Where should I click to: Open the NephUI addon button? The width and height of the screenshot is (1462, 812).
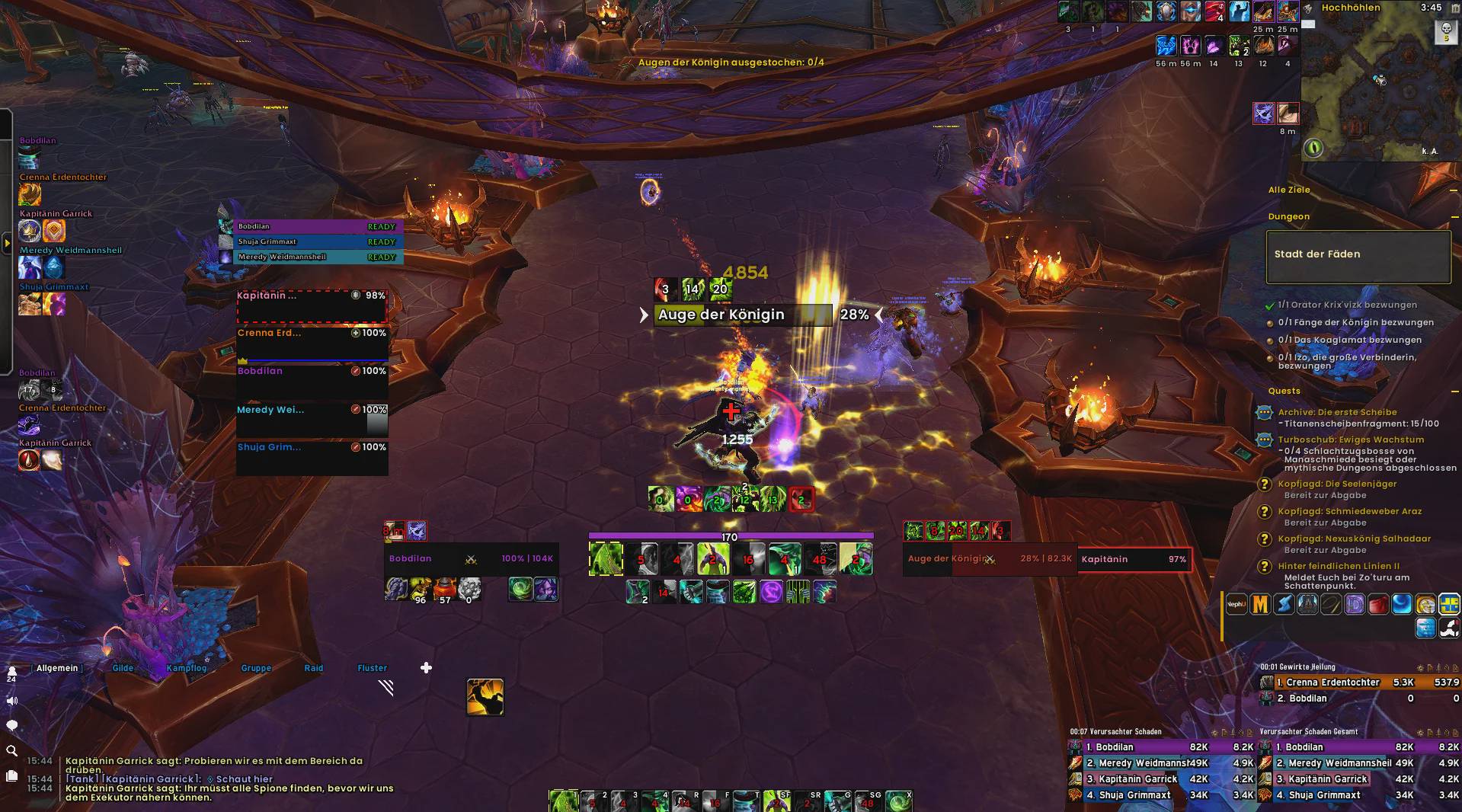point(1236,605)
